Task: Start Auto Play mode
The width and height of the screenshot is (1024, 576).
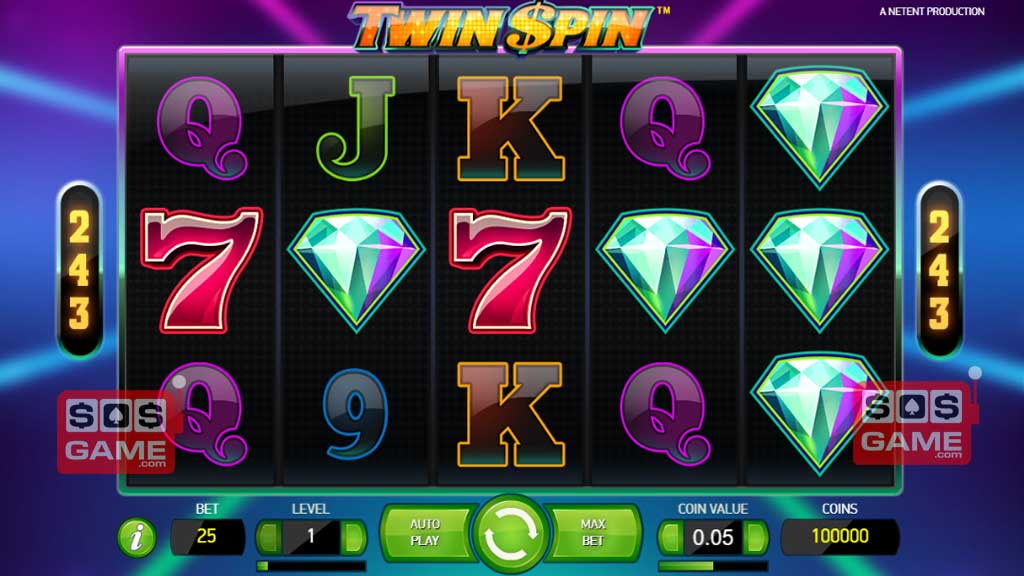Action: [x=425, y=532]
